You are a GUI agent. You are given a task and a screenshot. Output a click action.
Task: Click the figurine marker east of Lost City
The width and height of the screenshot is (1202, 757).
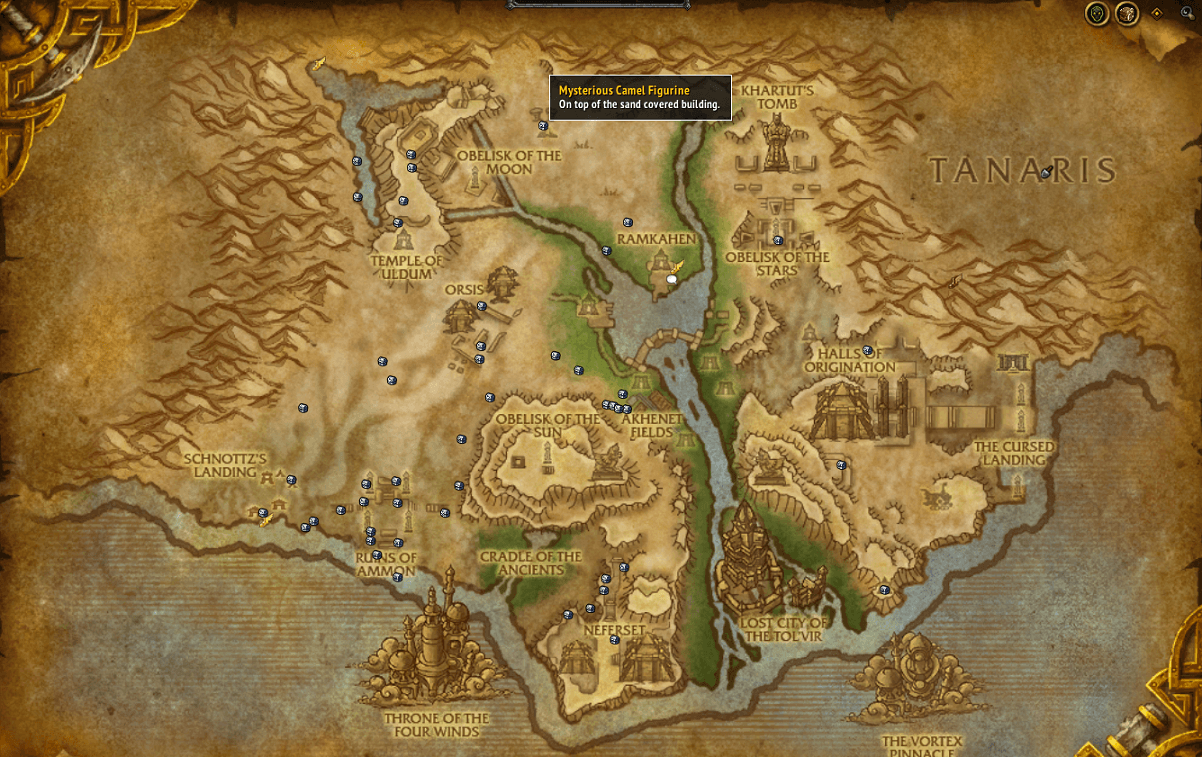pos(884,590)
